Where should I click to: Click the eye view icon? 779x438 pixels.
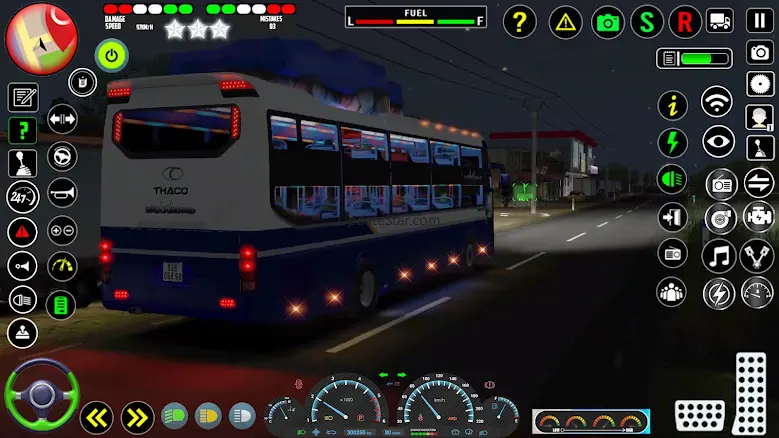coord(717,142)
